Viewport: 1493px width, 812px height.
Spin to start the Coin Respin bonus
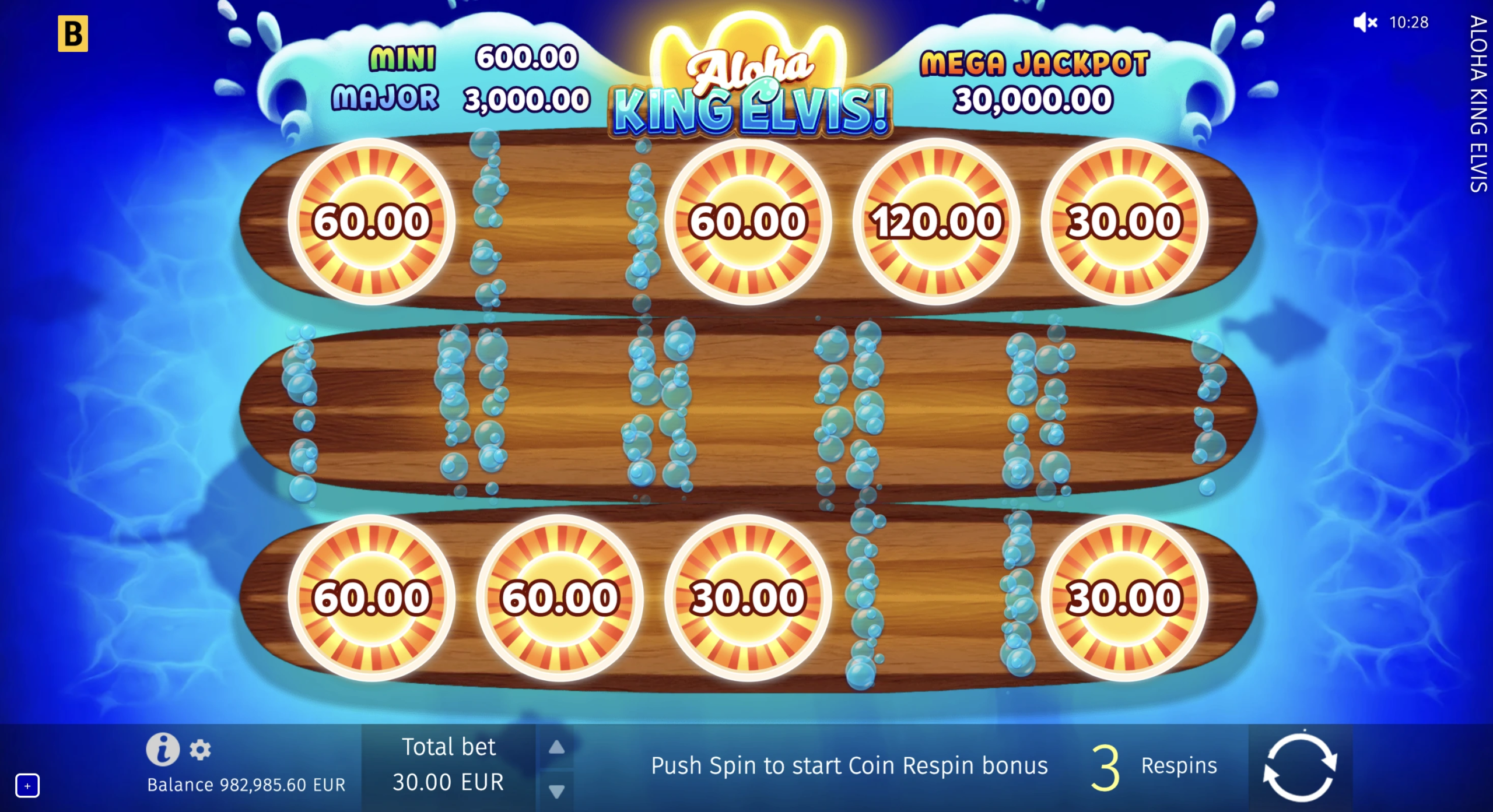tap(1299, 767)
